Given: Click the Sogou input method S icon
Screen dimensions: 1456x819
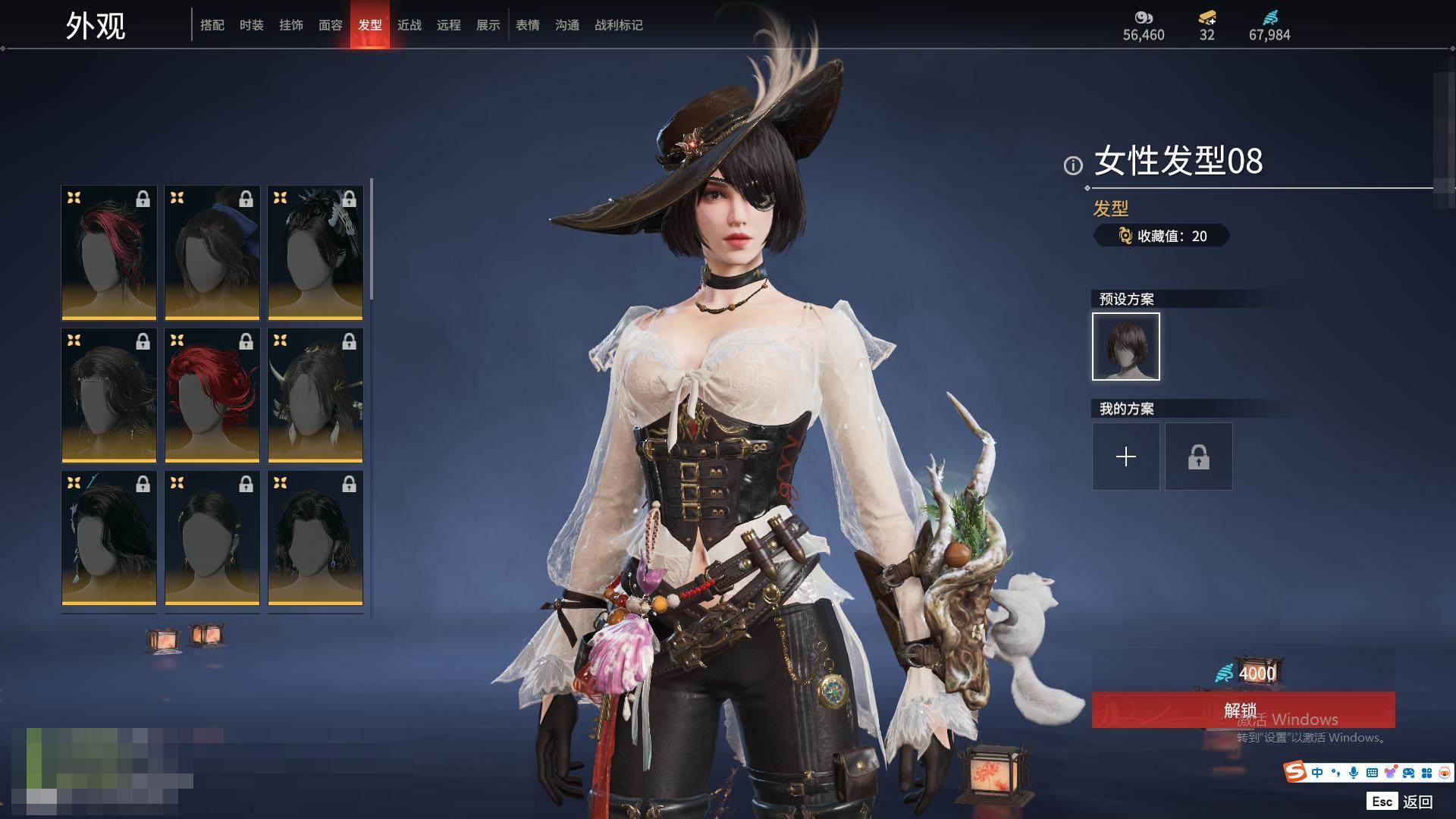Looking at the screenshot, I should click(x=1295, y=772).
